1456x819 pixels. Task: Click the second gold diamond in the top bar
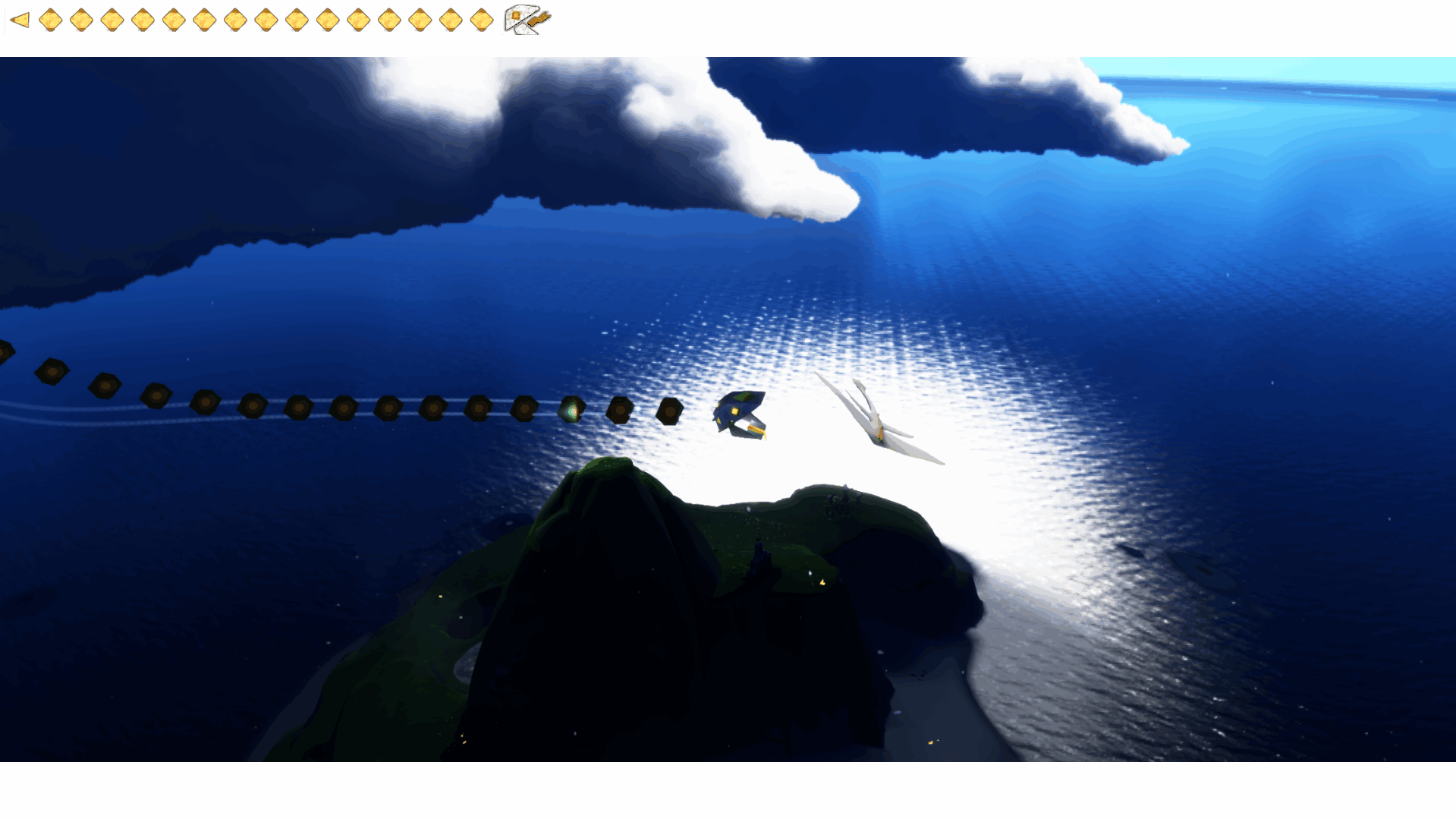tap(80, 20)
